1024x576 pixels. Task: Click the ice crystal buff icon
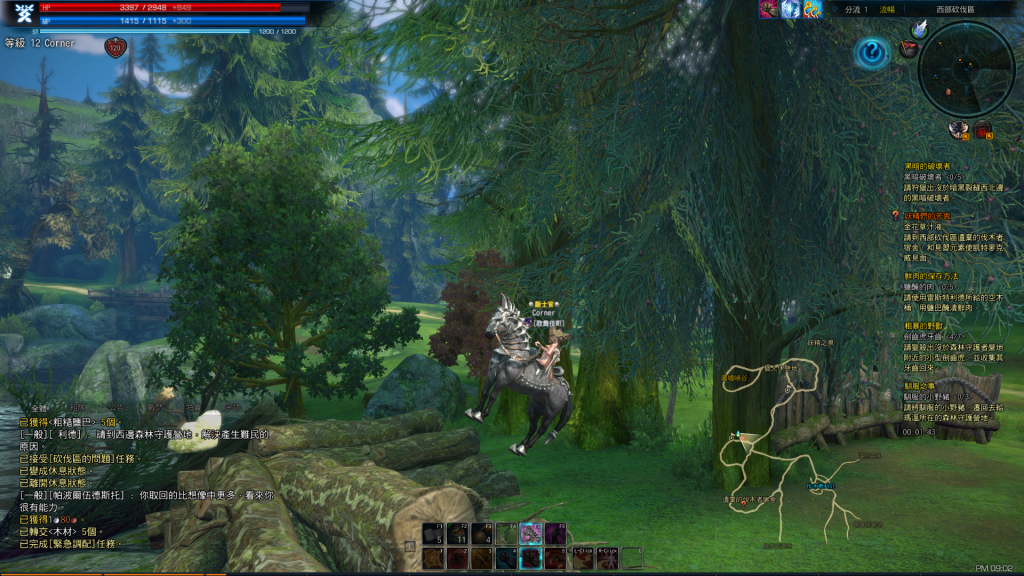(x=790, y=9)
